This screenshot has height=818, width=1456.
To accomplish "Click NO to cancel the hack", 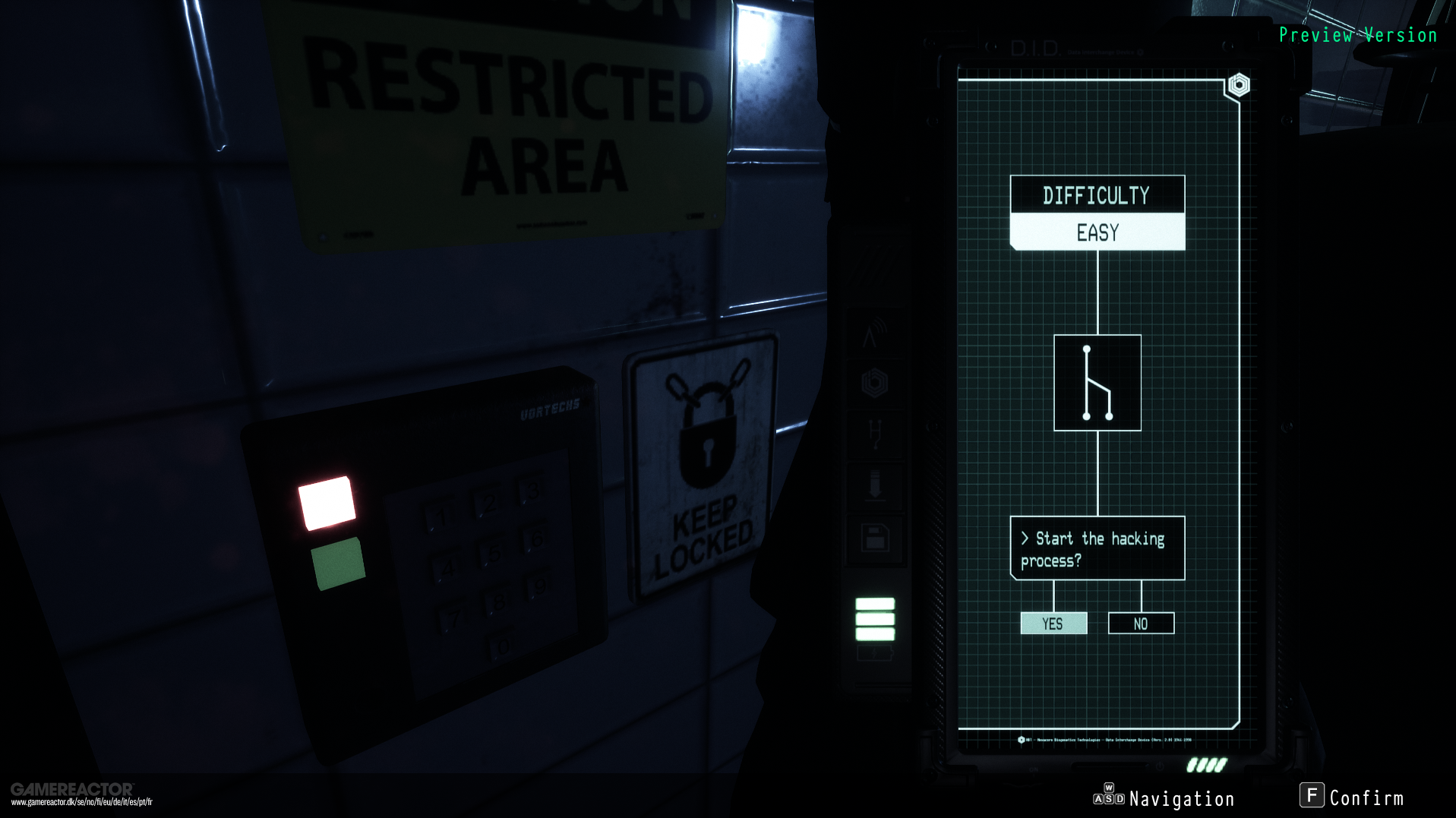I will [x=1141, y=622].
